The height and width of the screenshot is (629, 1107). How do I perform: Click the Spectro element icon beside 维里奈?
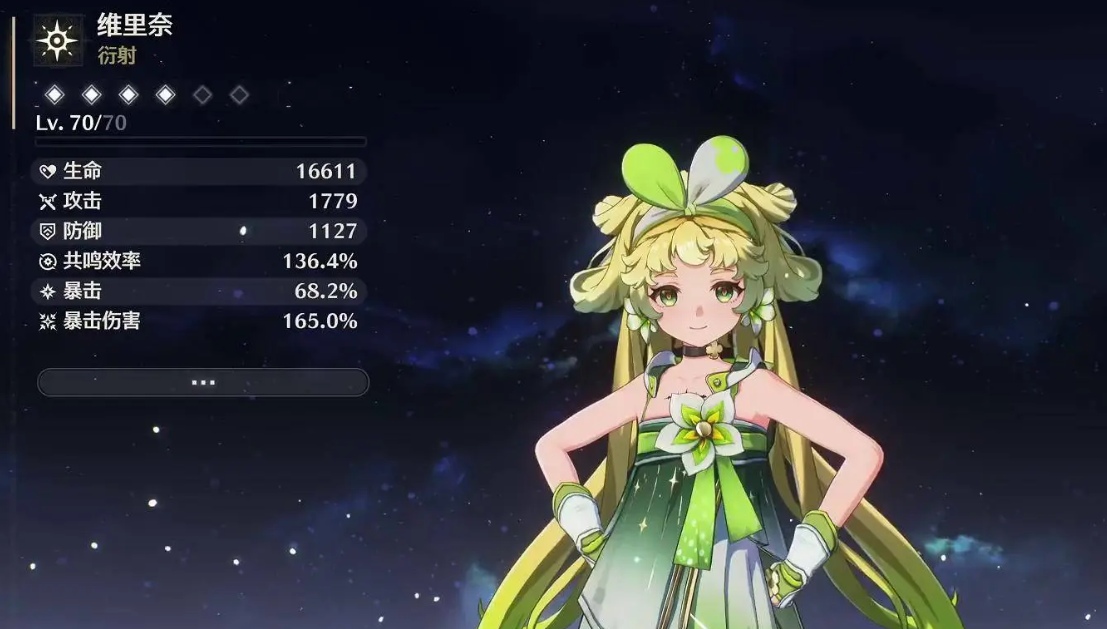tap(58, 40)
